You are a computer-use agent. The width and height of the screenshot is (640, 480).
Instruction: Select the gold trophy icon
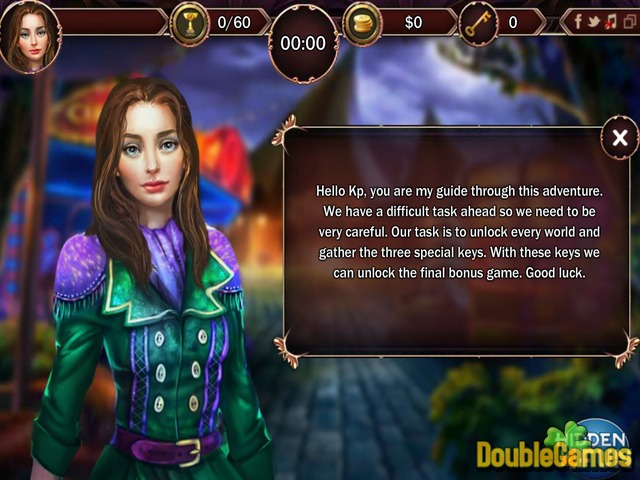point(189,22)
